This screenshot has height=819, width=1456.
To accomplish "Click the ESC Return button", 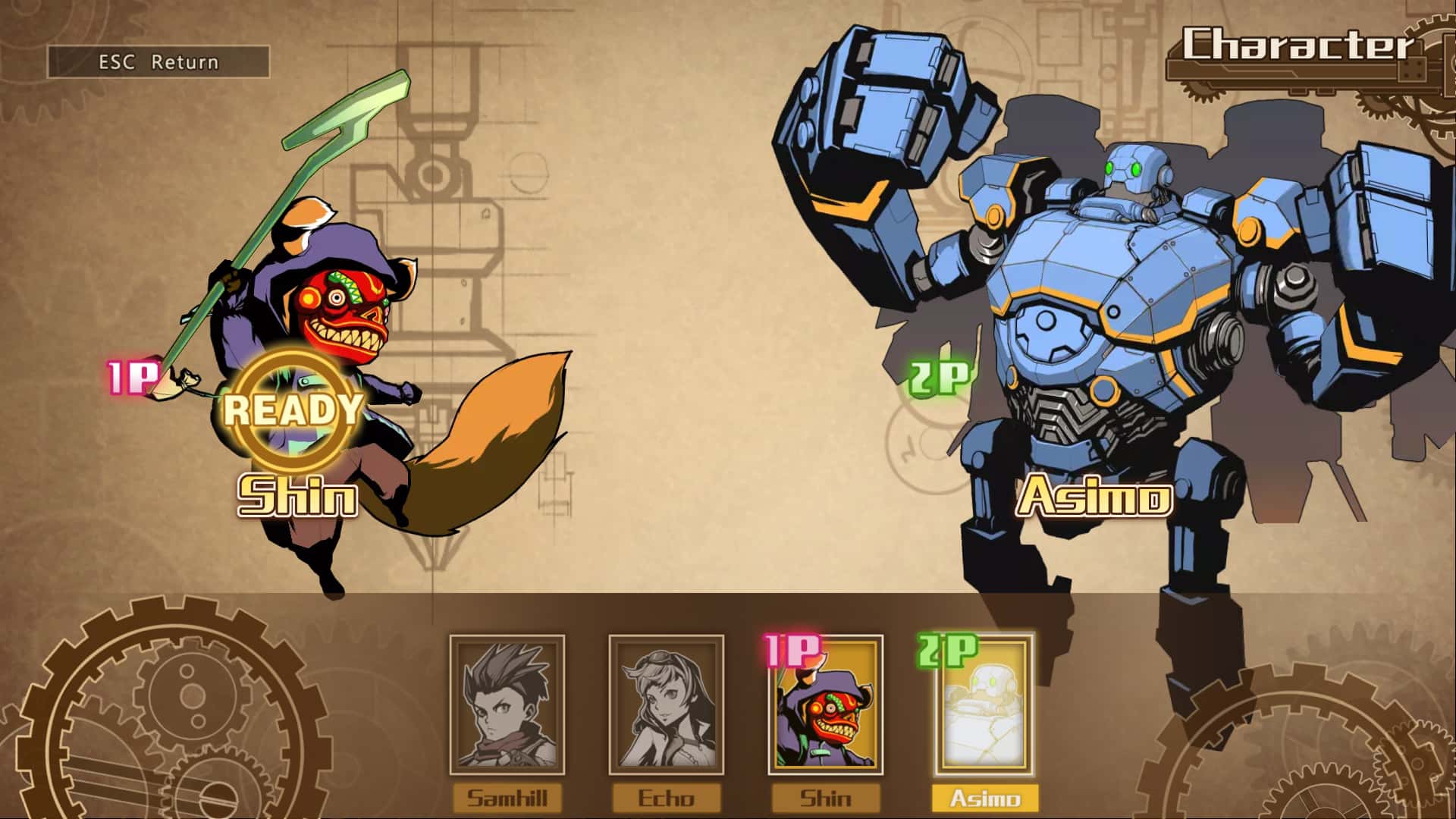I will click(x=158, y=62).
